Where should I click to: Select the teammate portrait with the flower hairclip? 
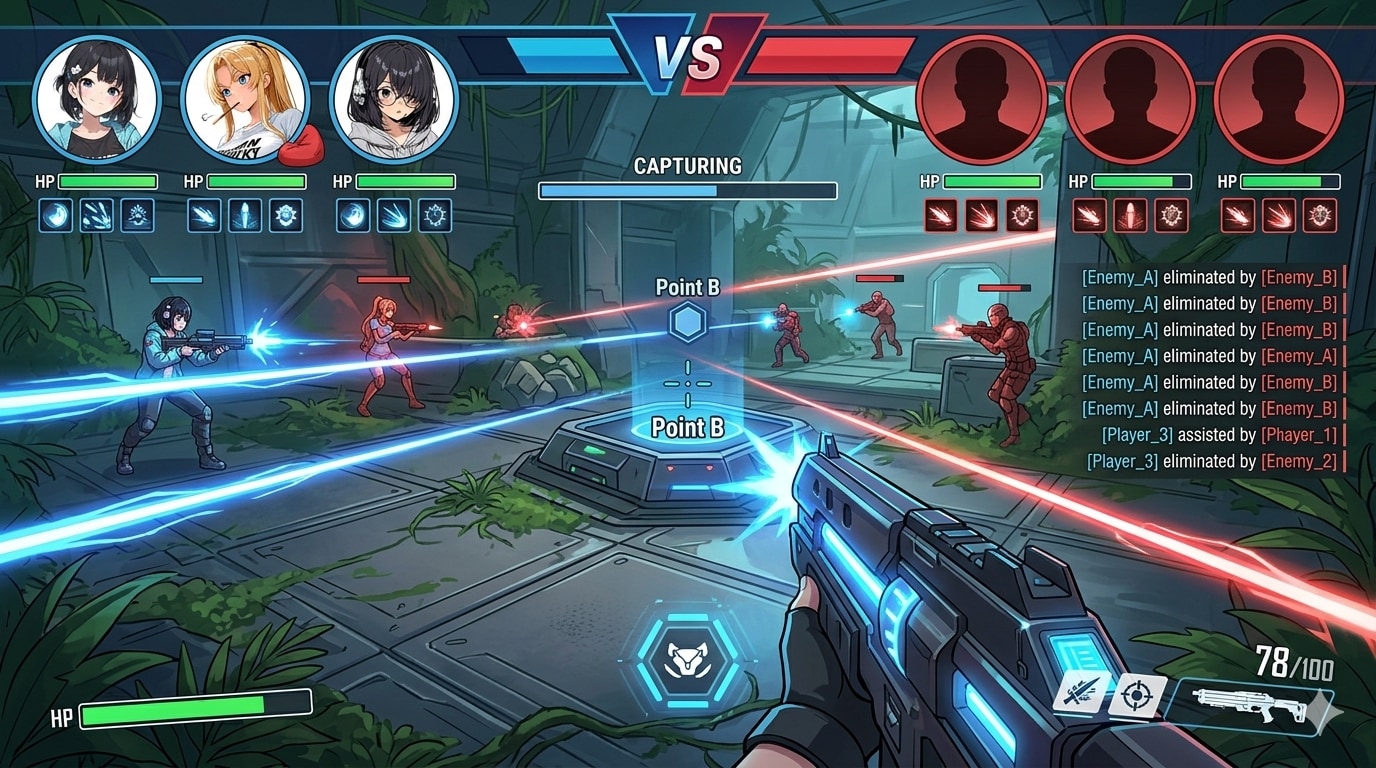[x=97, y=100]
